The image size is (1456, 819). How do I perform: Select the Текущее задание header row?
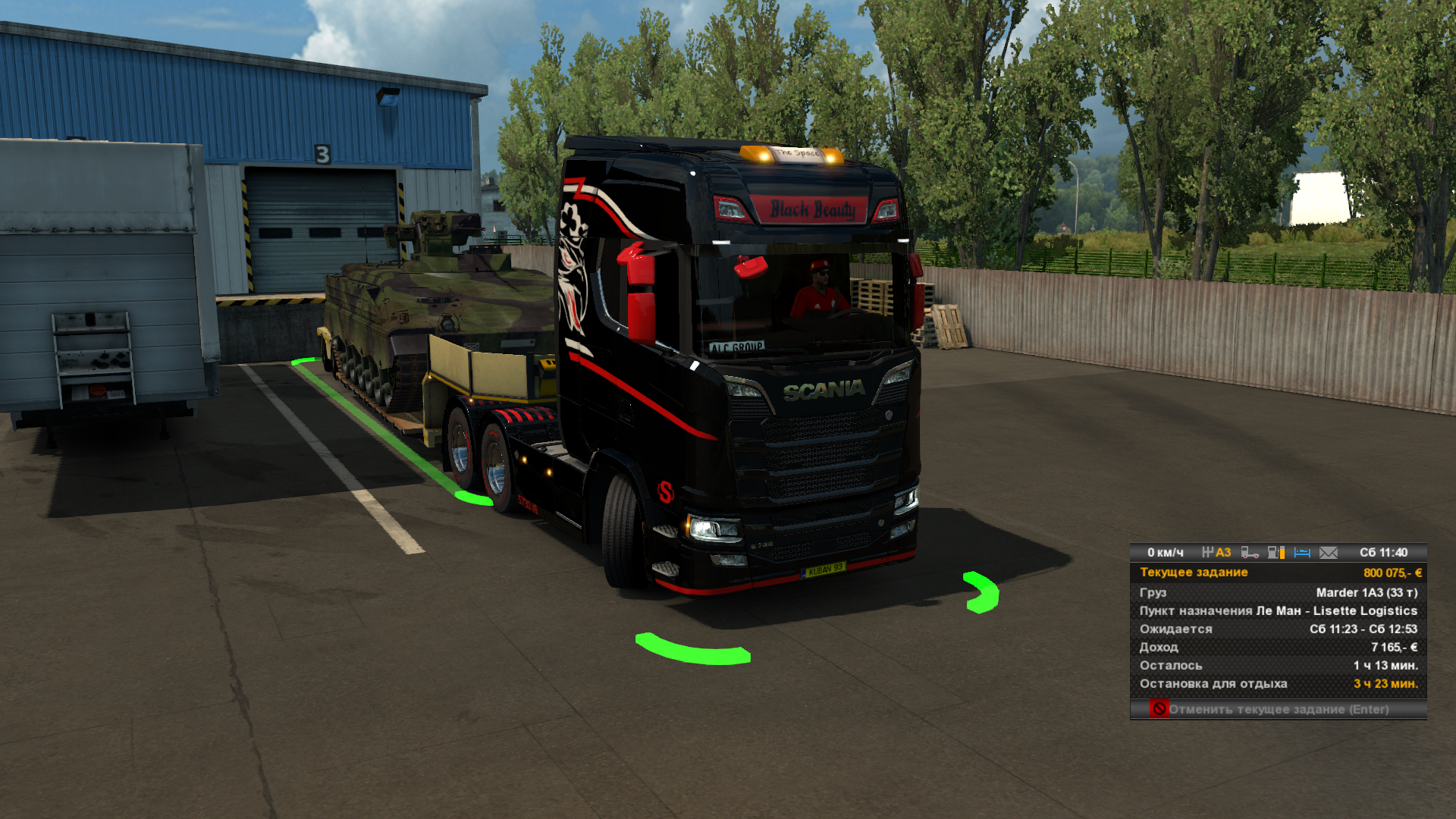pyautogui.click(x=1279, y=573)
